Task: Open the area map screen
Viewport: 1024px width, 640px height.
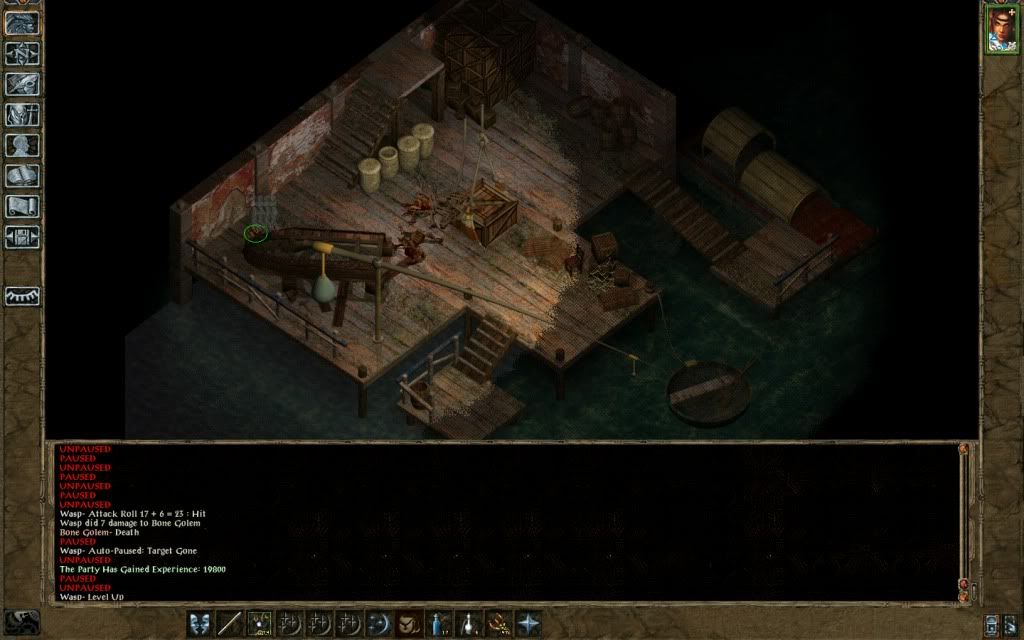Action: click(22, 53)
